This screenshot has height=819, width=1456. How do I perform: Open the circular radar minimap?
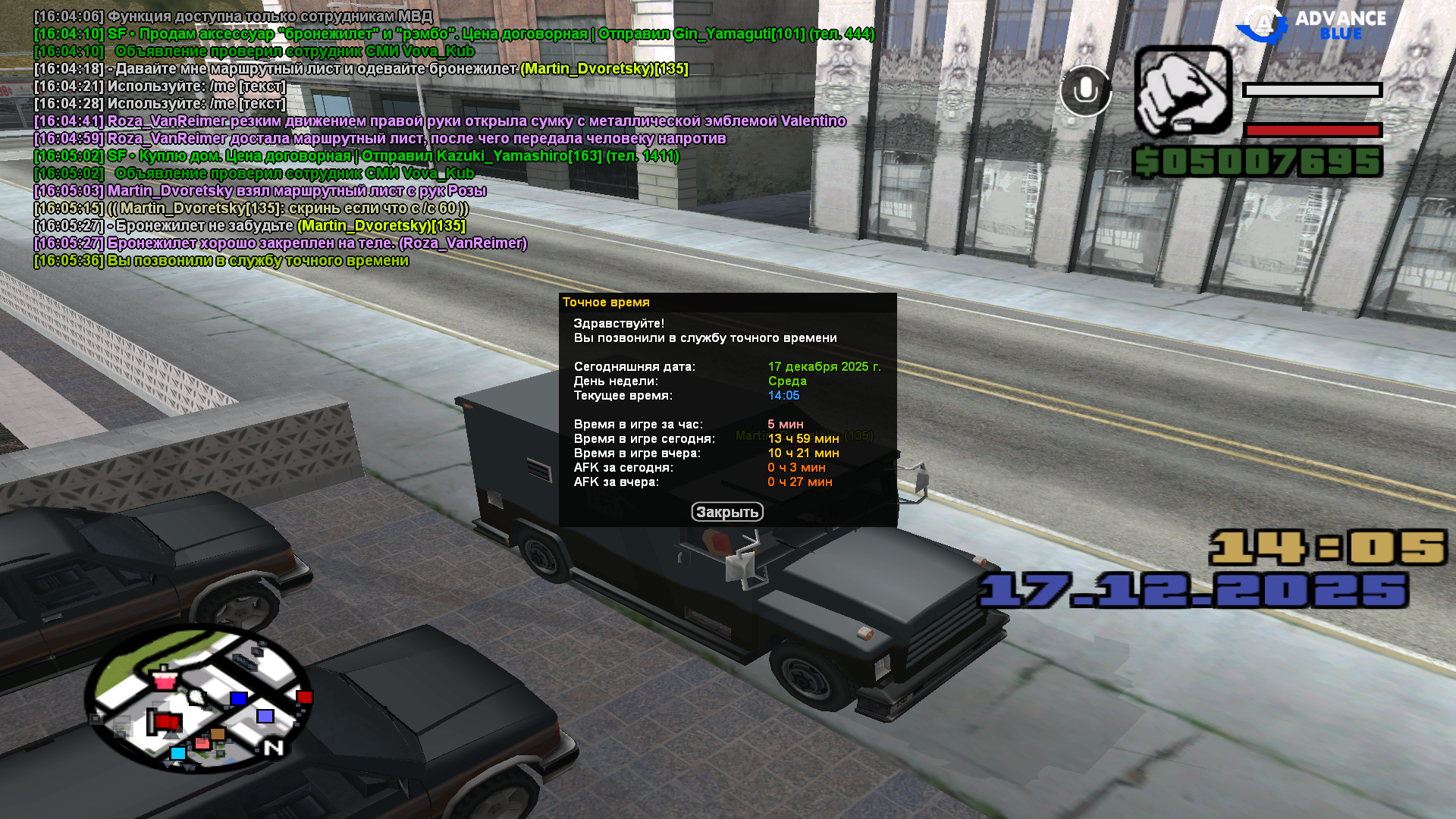pos(198,699)
